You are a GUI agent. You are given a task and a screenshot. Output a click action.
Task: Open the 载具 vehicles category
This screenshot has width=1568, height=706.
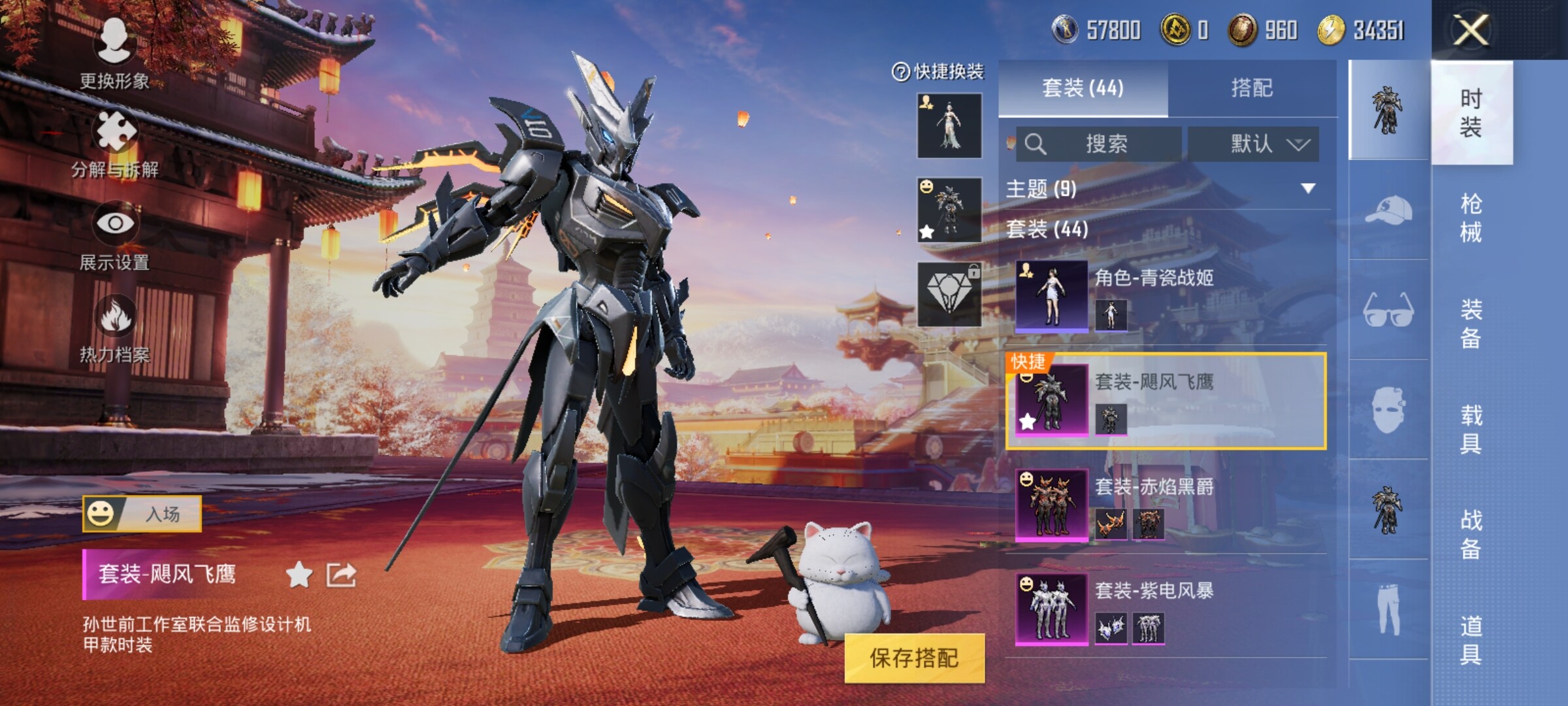click(x=1471, y=429)
